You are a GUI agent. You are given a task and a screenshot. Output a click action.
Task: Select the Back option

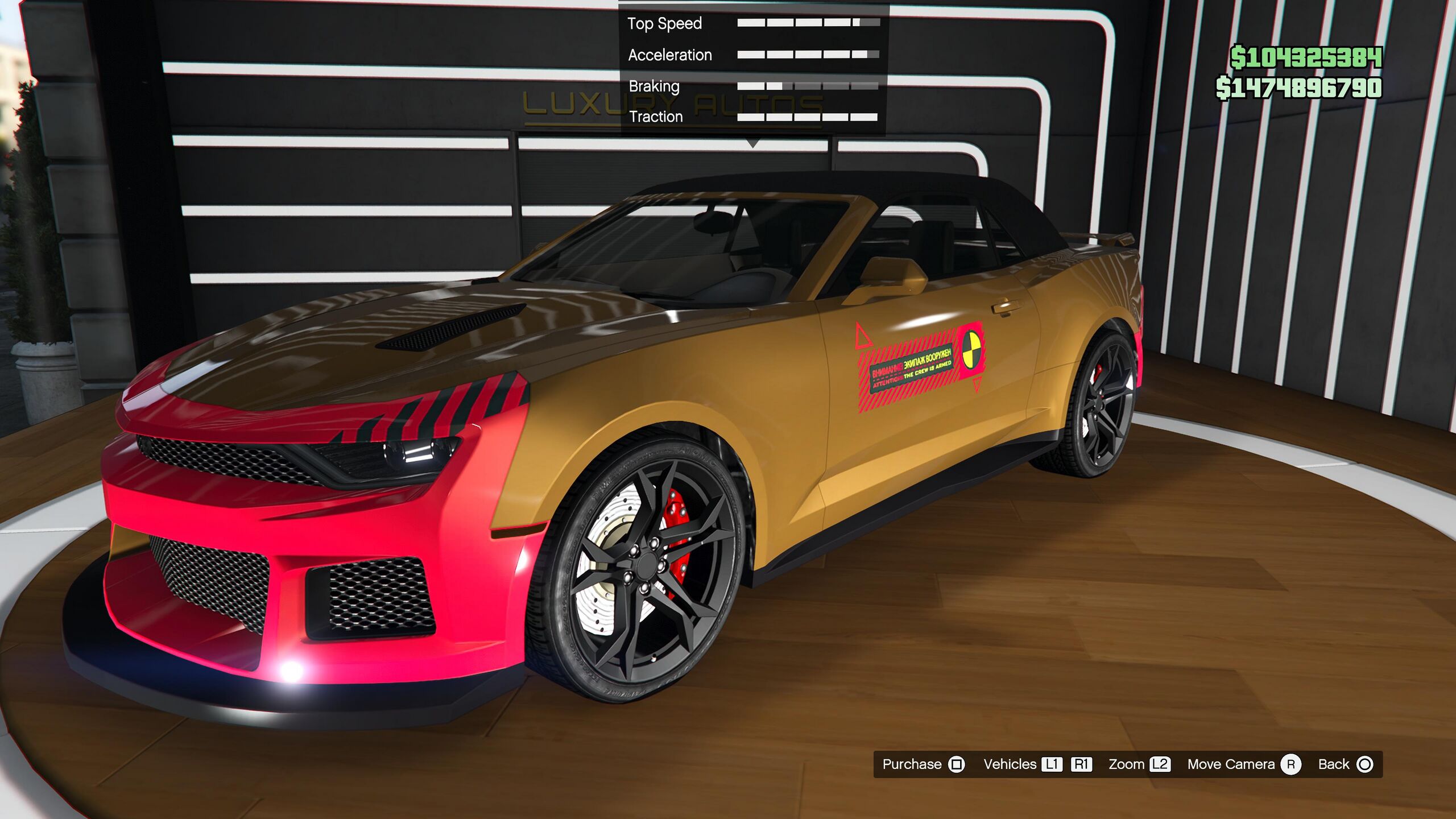[1345, 764]
